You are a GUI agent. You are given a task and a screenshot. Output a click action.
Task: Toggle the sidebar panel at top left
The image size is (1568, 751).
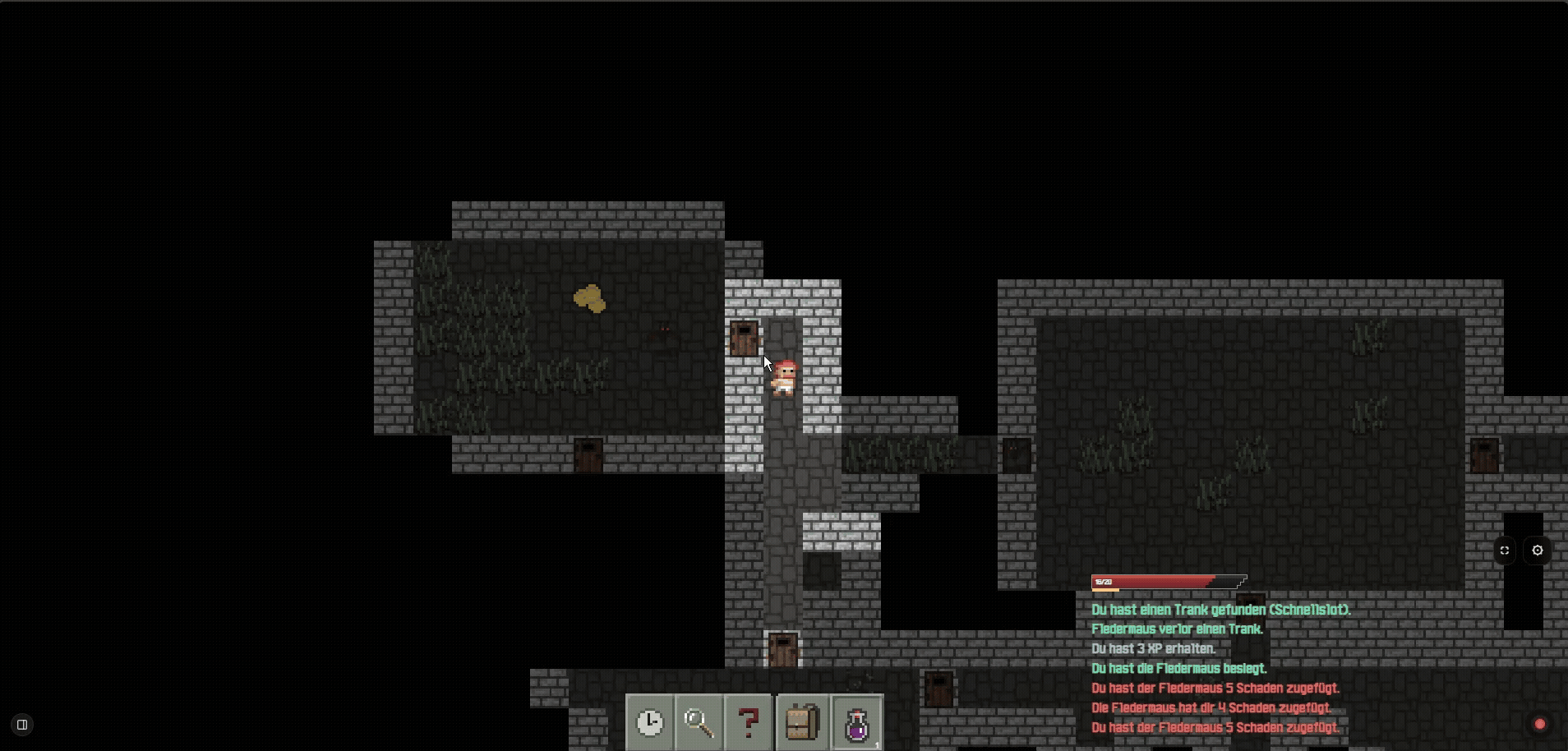coord(22,724)
